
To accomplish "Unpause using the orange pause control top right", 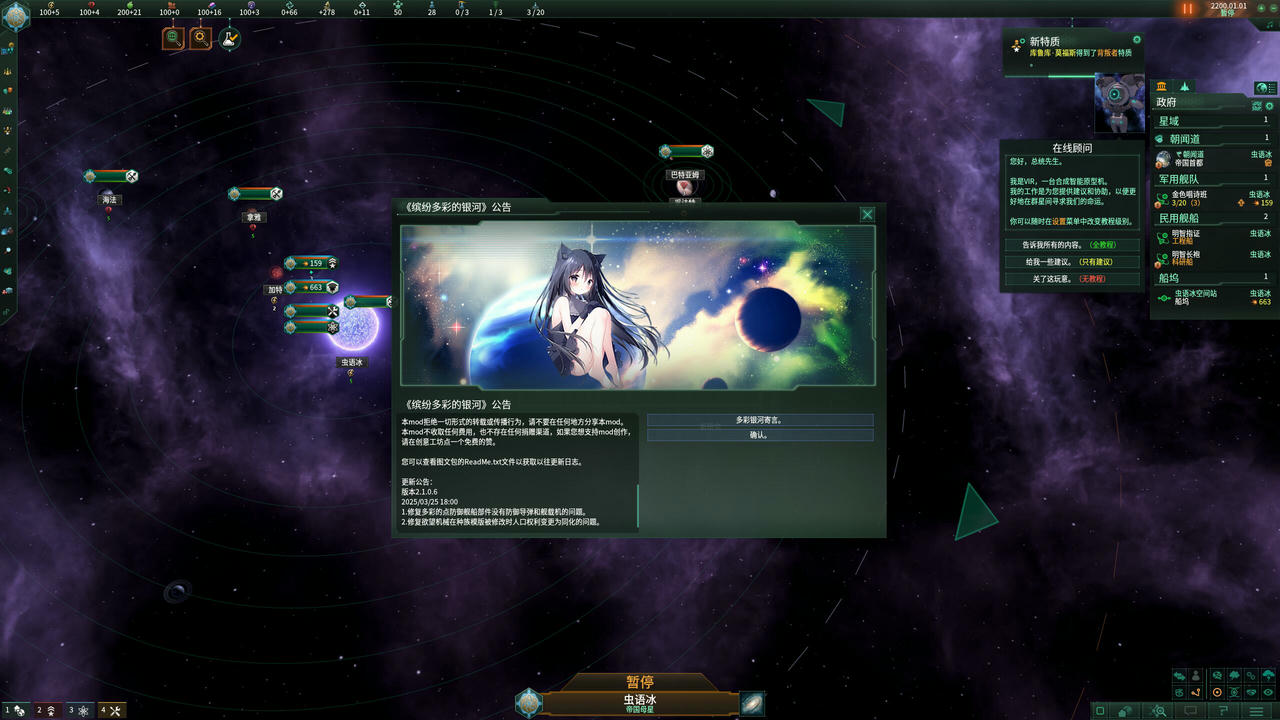I will pos(1187,10).
